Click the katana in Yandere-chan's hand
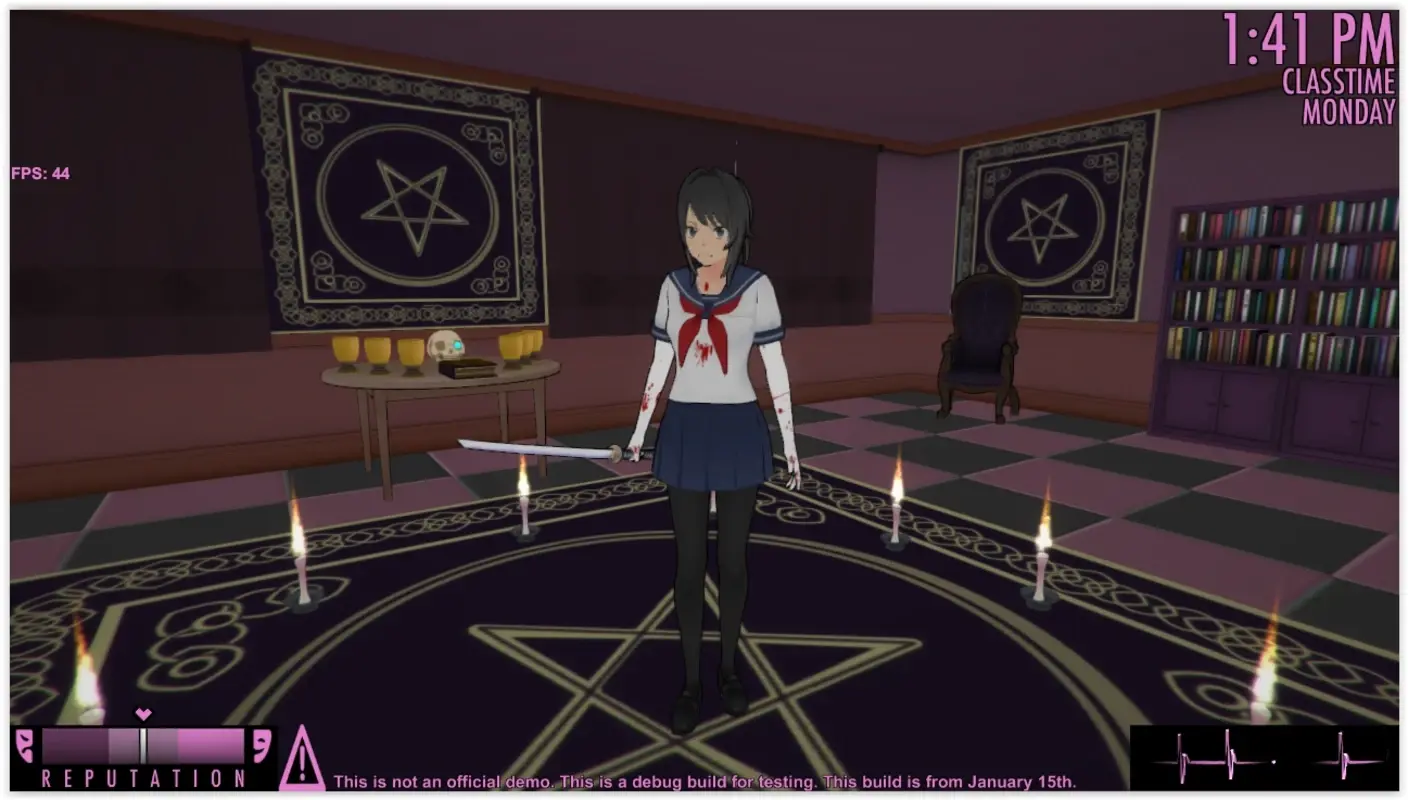 540,450
